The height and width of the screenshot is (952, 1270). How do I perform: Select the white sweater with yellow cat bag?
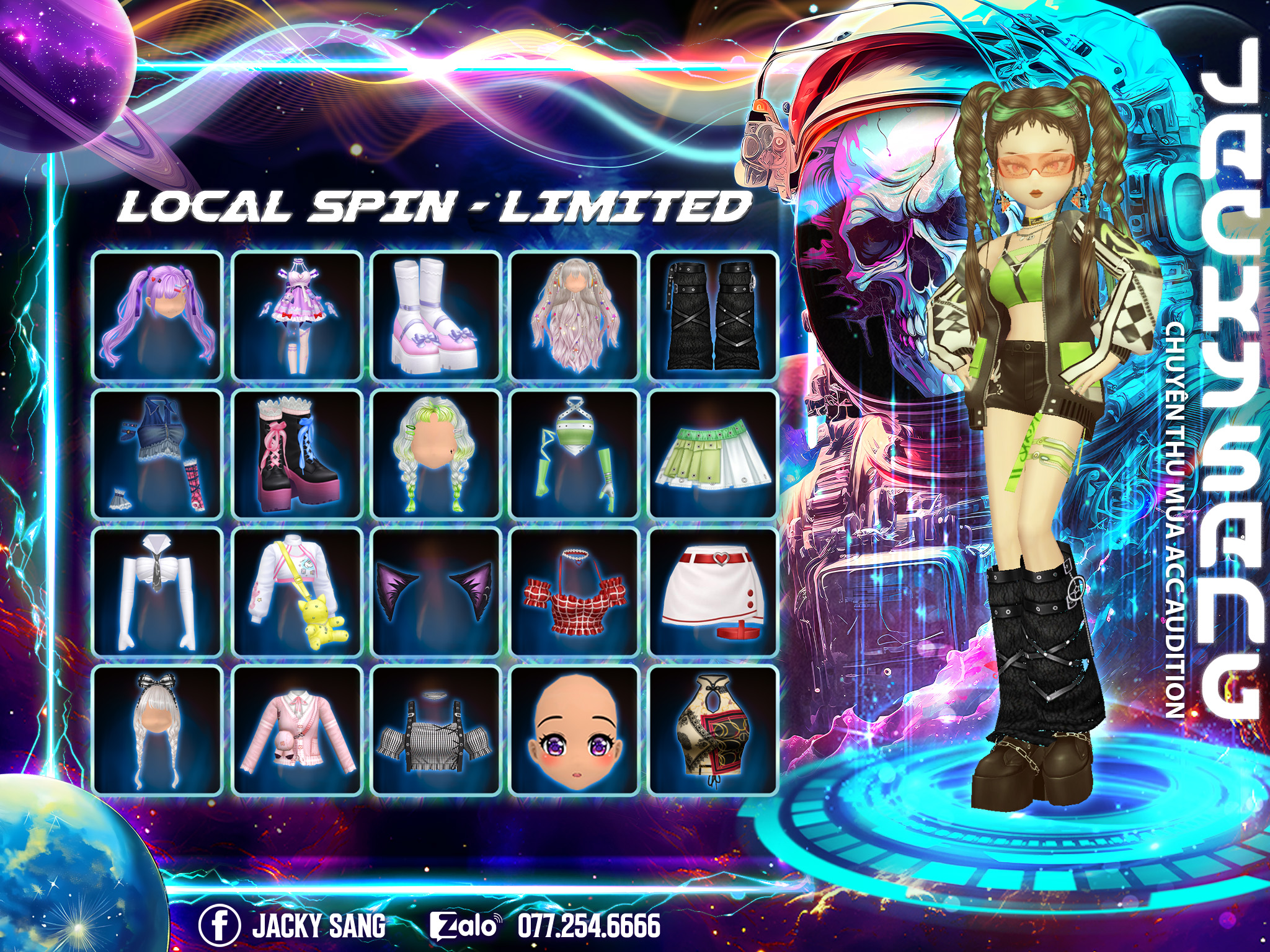(x=297, y=592)
